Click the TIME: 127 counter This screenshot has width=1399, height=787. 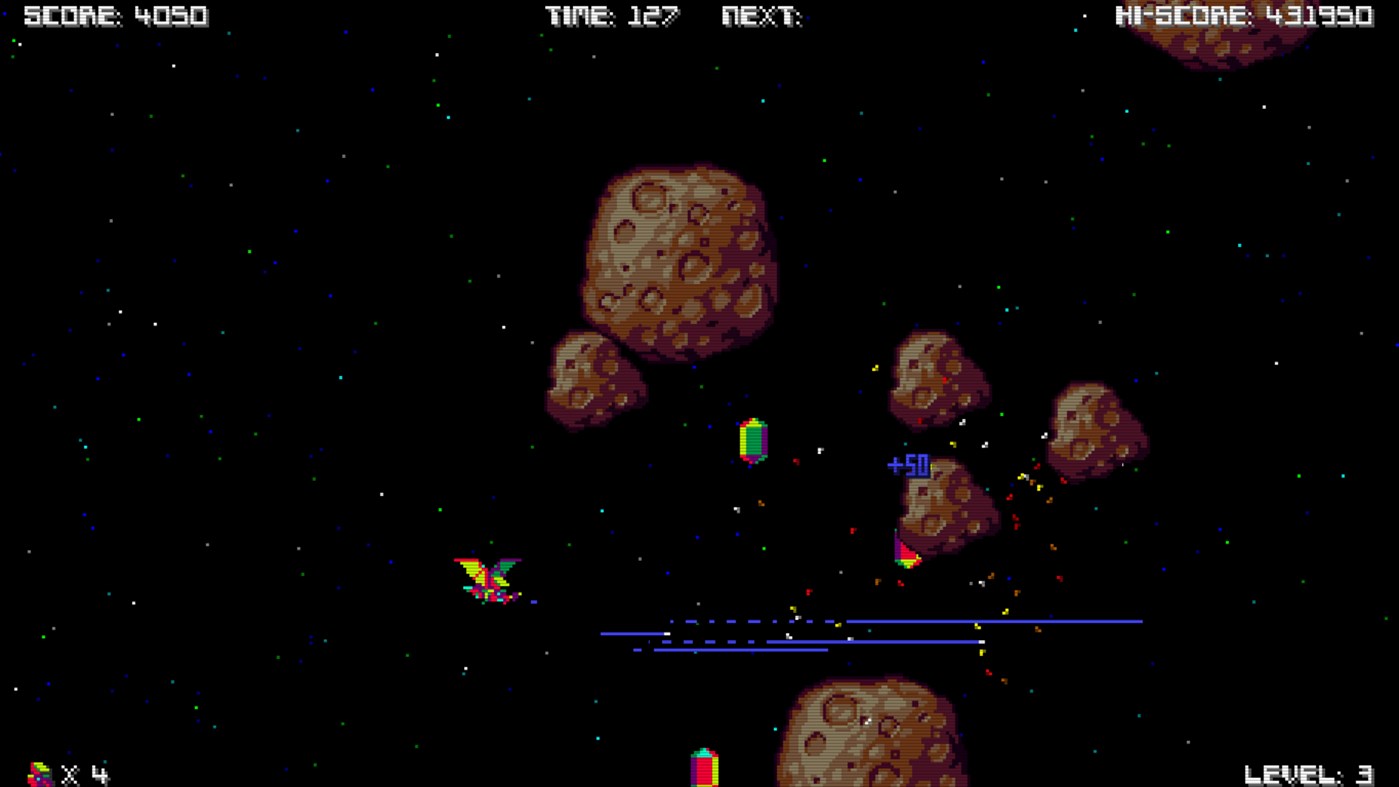click(610, 15)
